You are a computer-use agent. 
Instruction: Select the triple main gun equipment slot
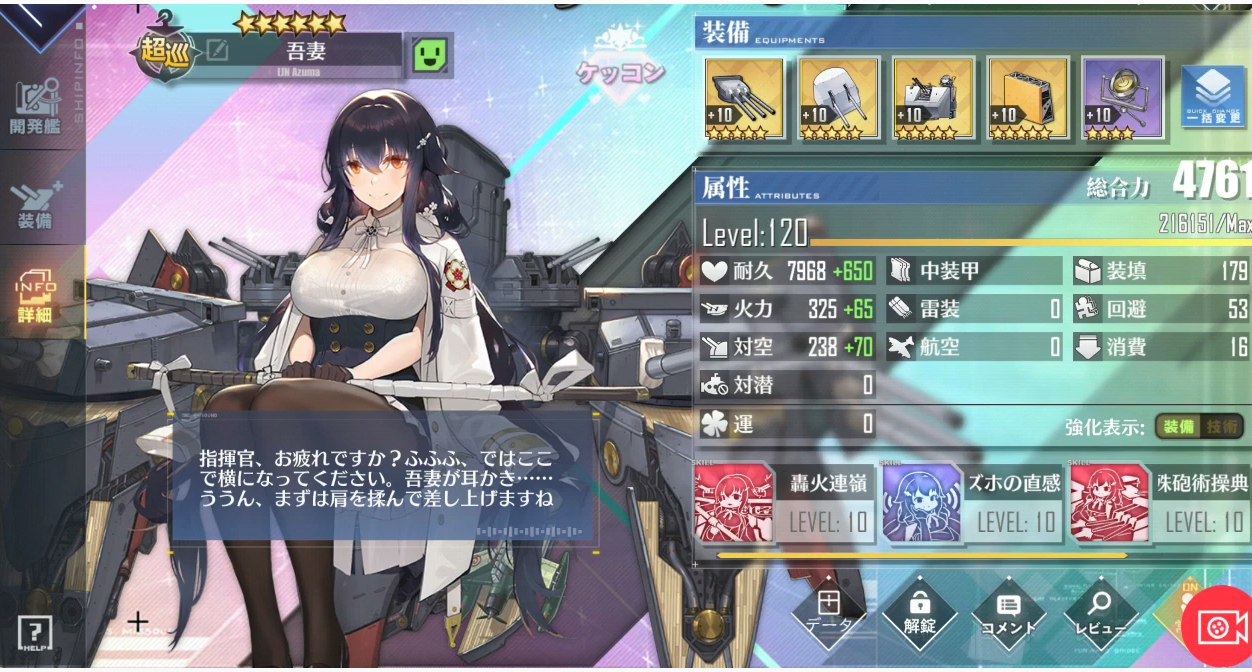(x=744, y=98)
